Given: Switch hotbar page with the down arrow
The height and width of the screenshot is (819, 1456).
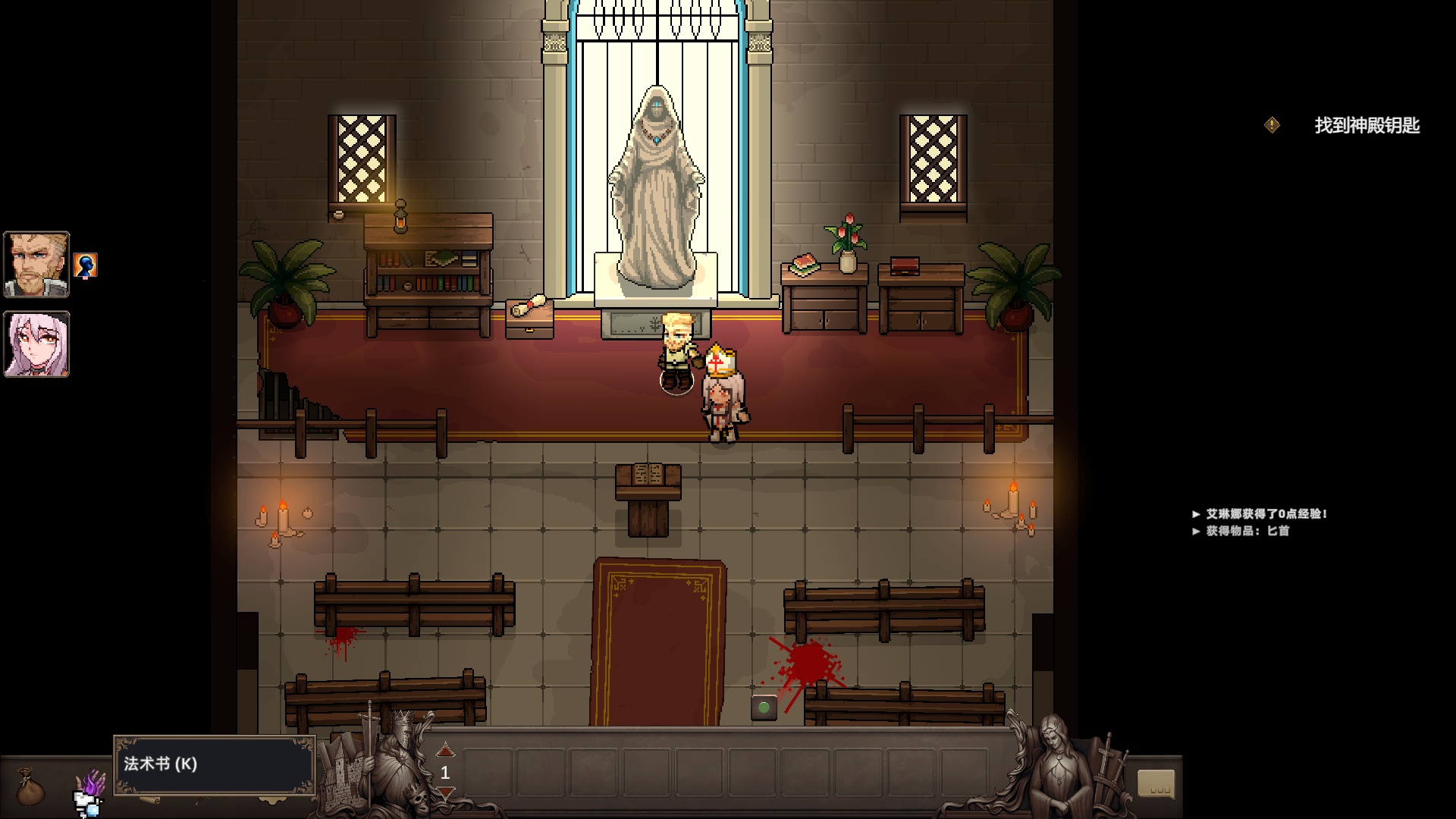Looking at the screenshot, I should 445,793.
